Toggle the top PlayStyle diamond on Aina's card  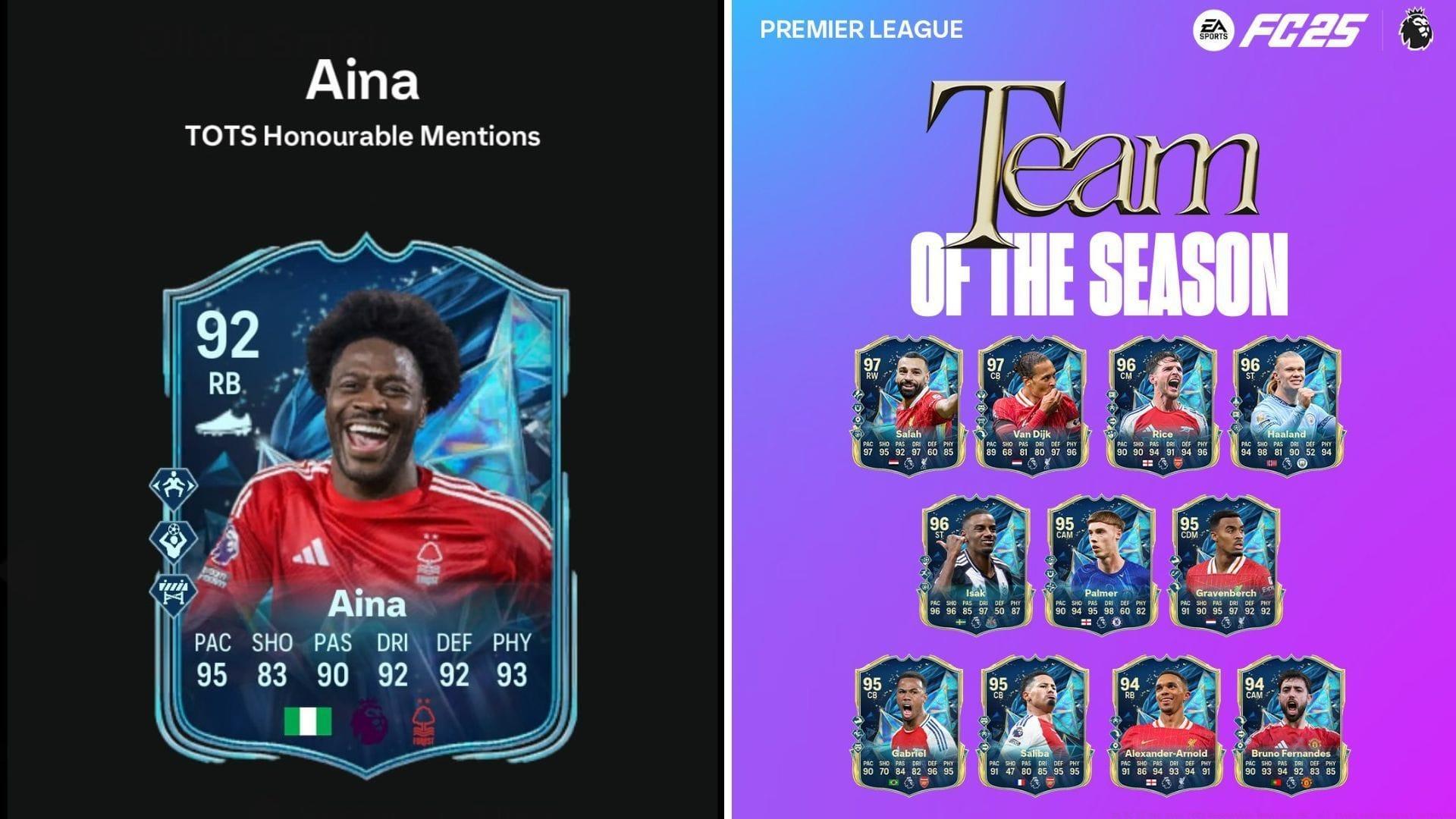[x=173, y=485]
